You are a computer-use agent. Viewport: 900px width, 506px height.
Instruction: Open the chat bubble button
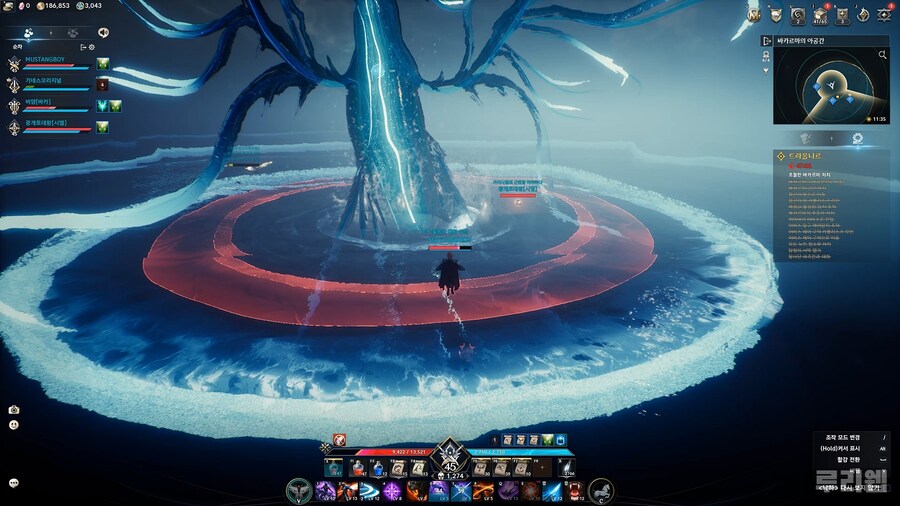point(14,482)
